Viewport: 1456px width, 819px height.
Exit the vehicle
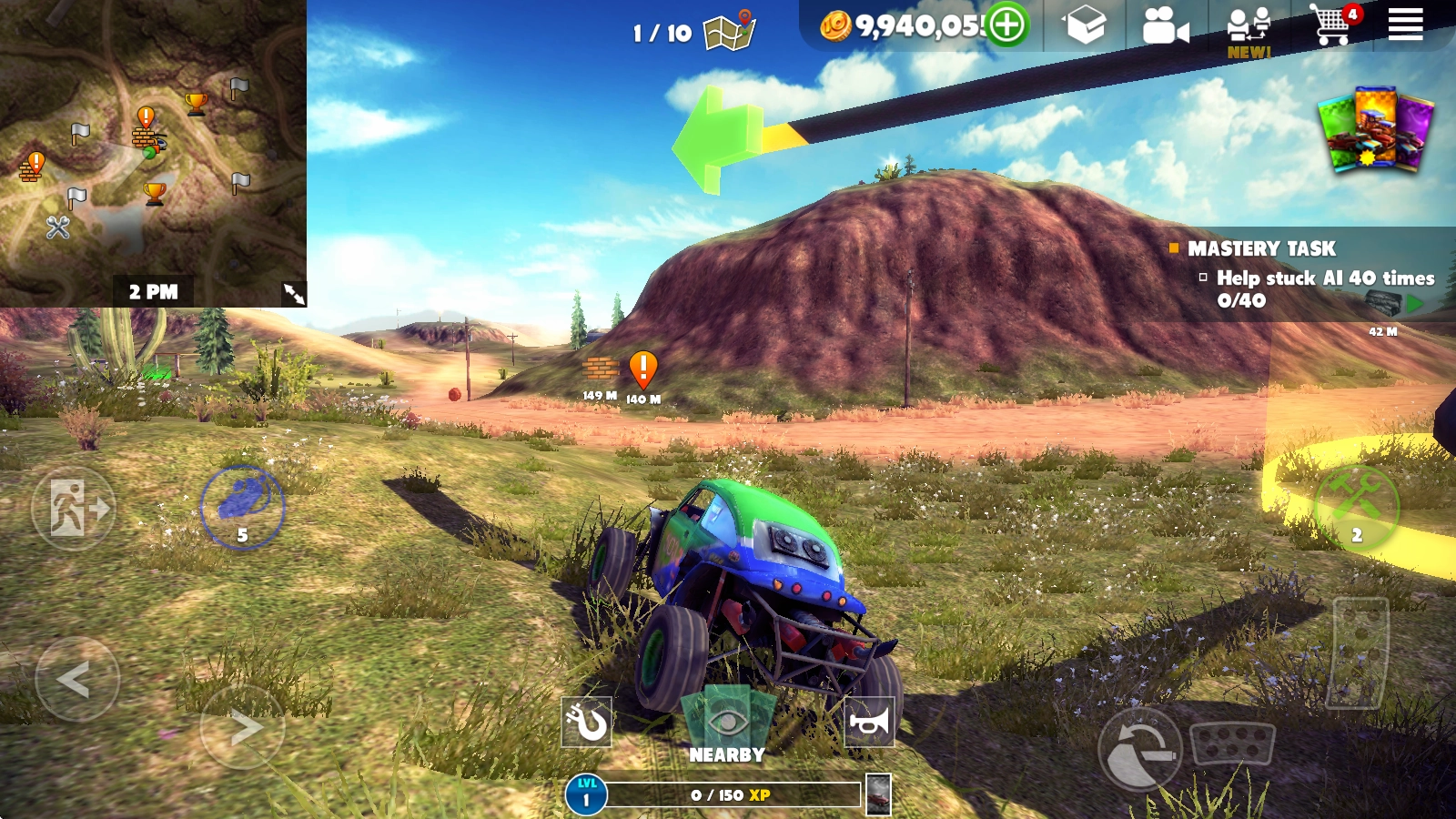74,509
